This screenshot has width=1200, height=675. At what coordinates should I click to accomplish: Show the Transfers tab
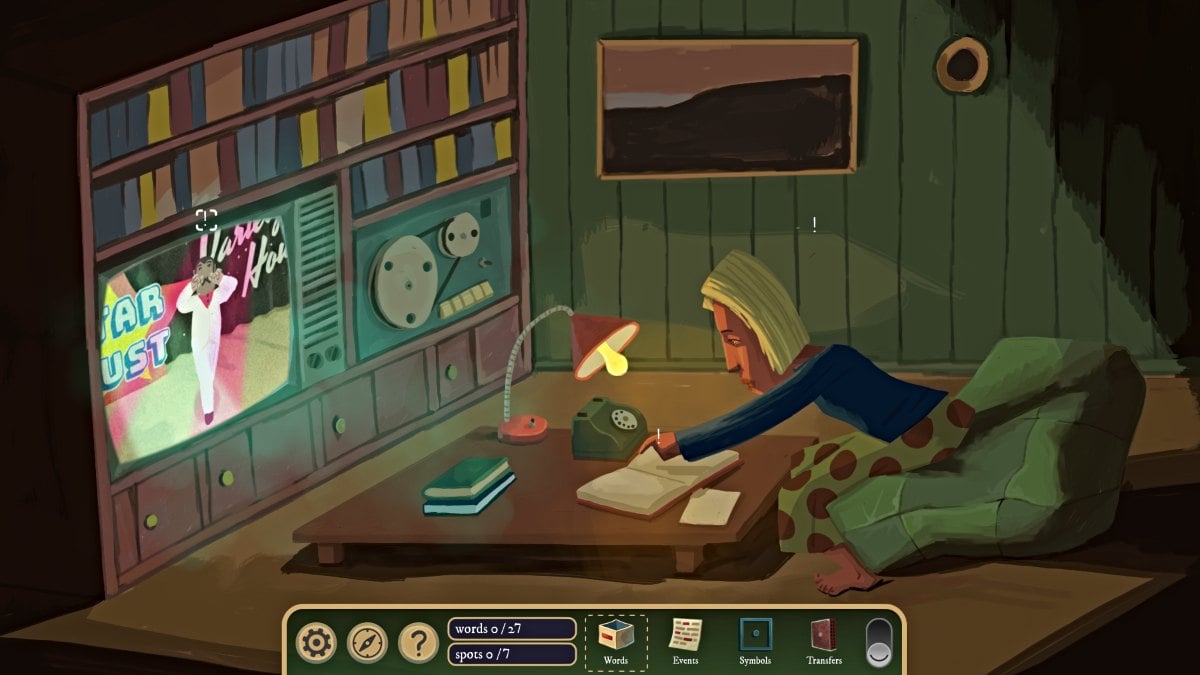(824, 641)
